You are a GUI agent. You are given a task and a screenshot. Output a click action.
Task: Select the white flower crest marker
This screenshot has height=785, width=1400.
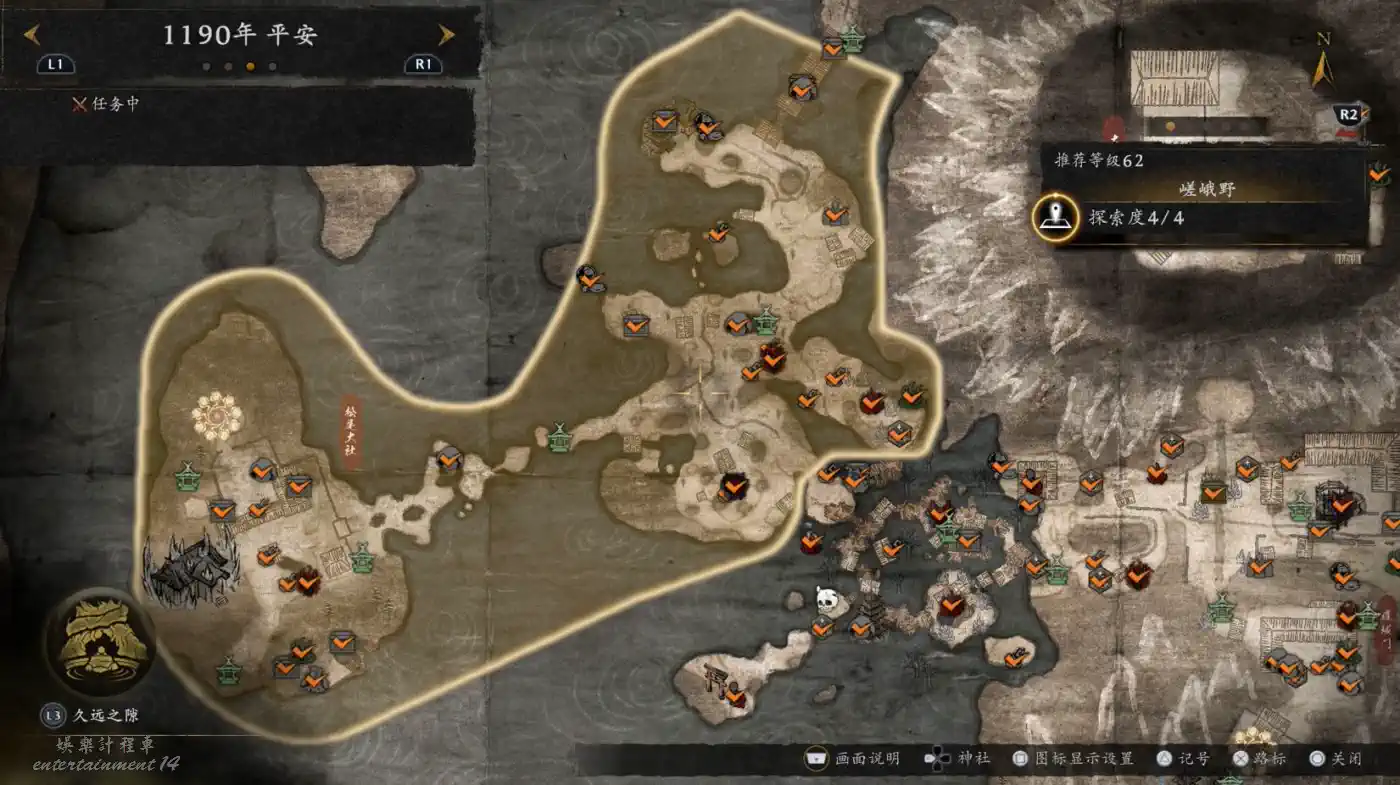click(x=217, y=415)
